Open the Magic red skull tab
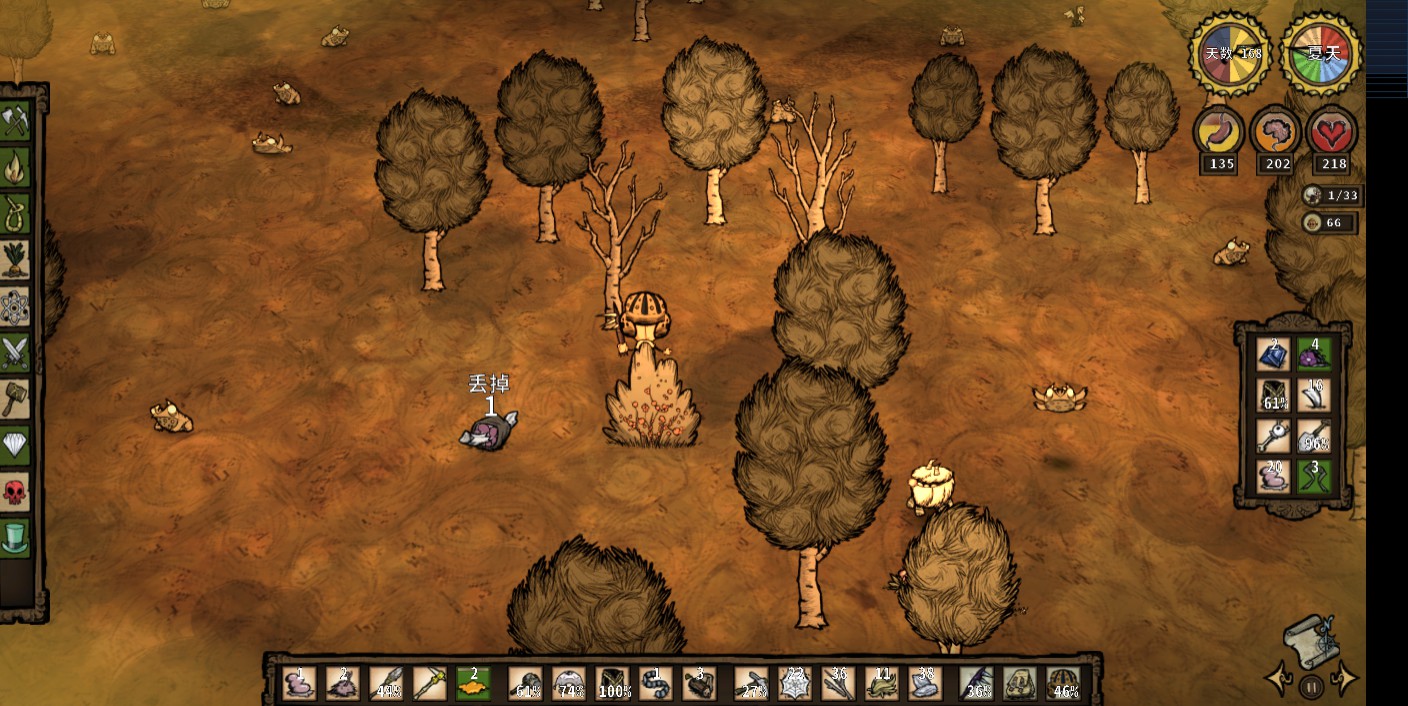Image resolution: width=1408 pixels, height=706 pixels. [15, 491]
